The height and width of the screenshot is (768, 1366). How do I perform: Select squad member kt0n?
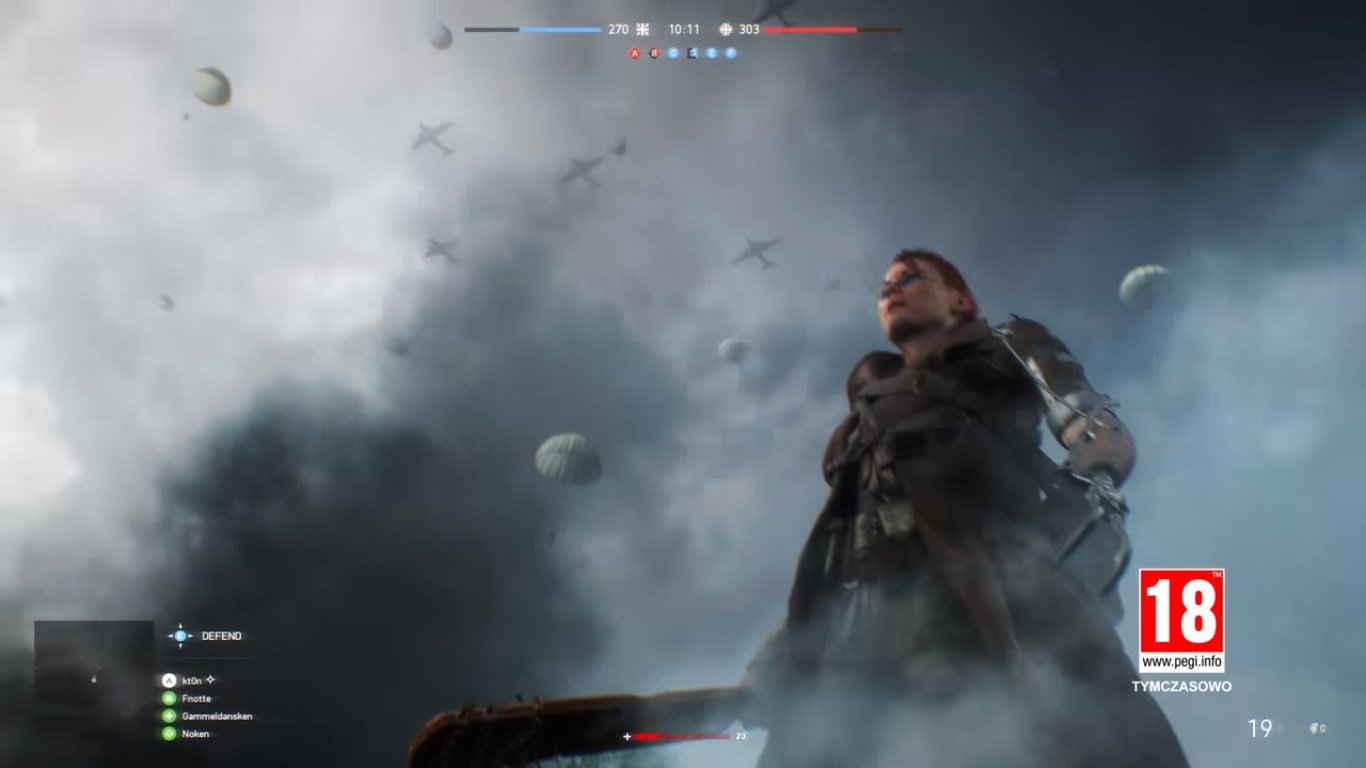click(192, 681)
